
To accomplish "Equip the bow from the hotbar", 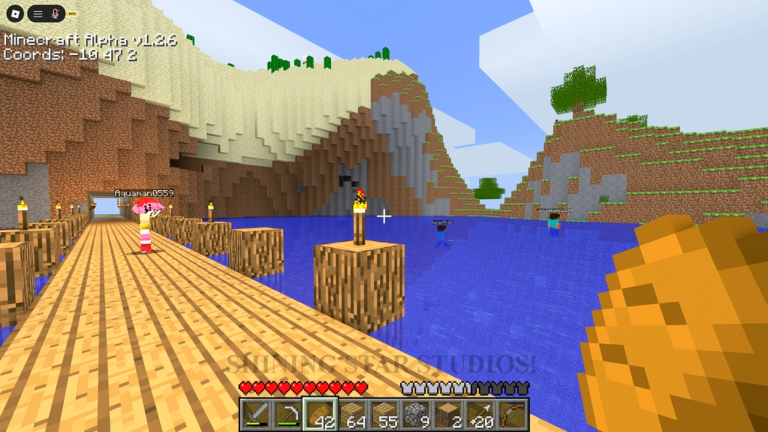I will (x=512, y=415).
